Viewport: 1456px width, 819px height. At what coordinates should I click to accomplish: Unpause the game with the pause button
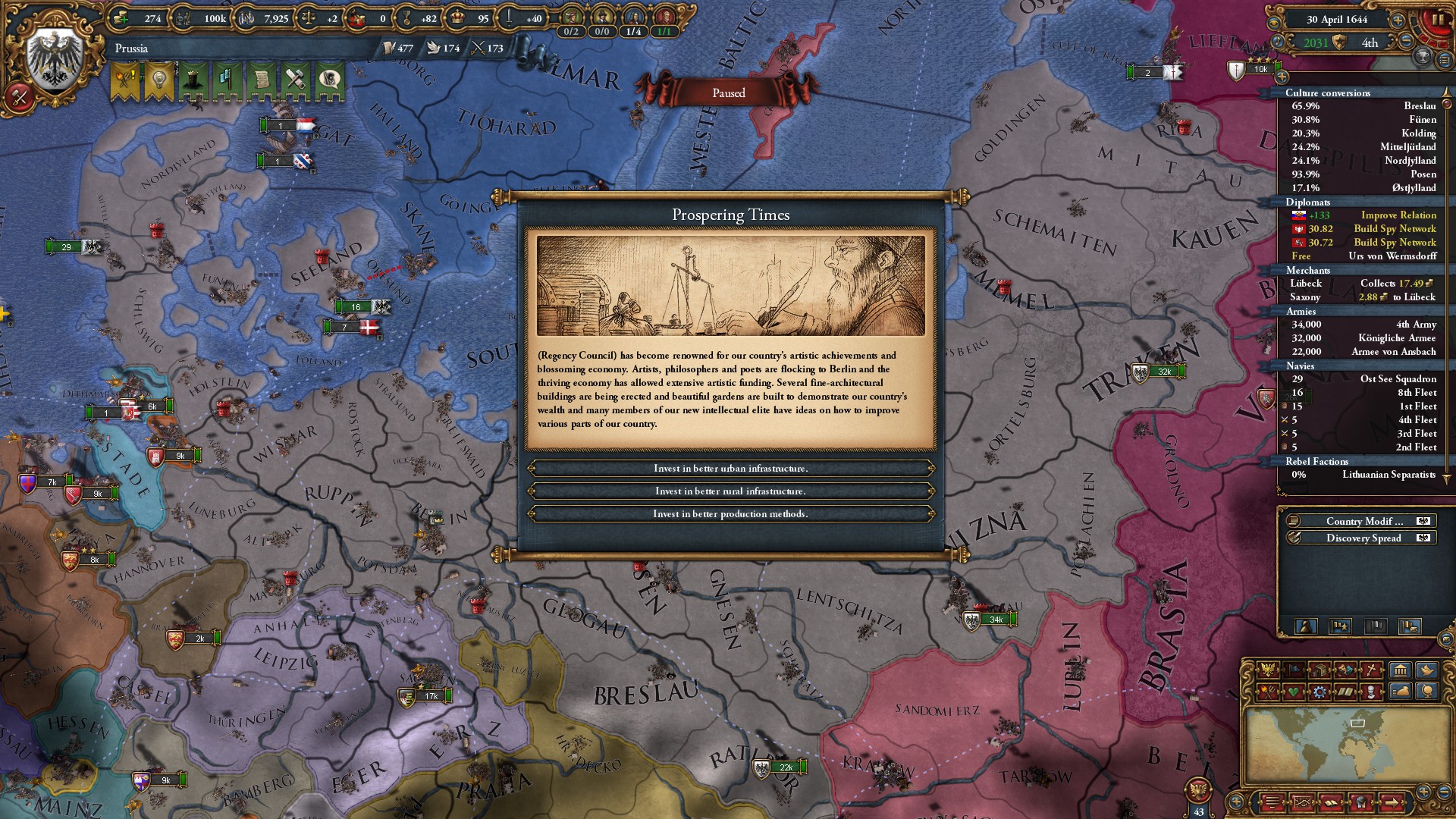coord(1439,19)
